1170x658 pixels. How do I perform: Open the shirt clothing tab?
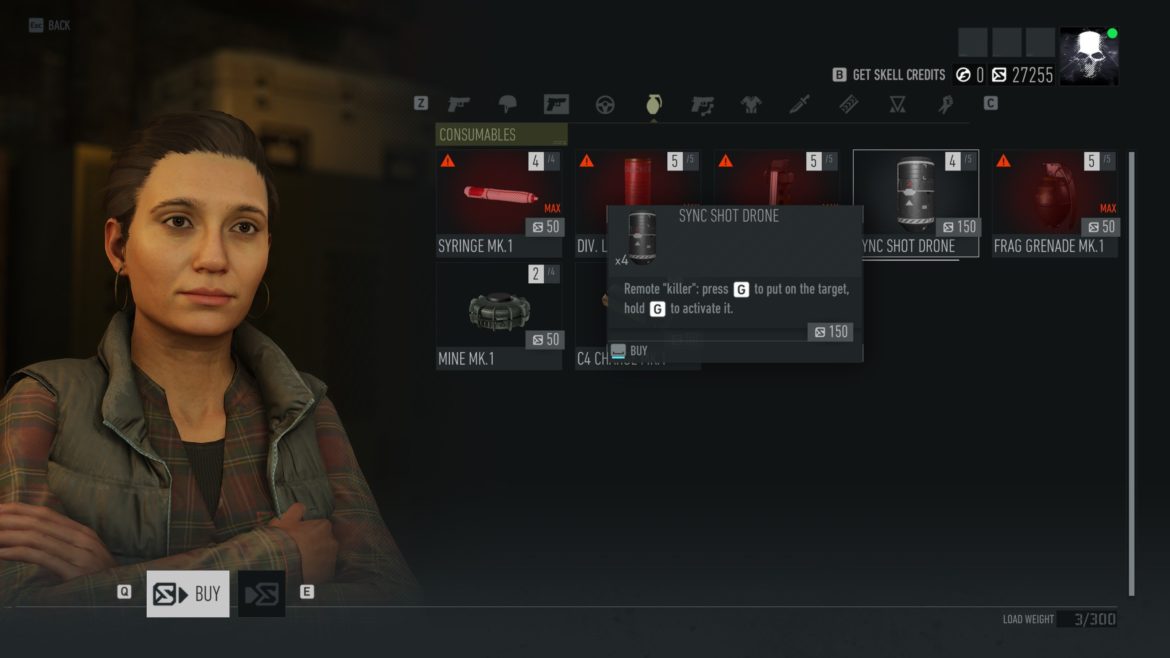point(751,104)
